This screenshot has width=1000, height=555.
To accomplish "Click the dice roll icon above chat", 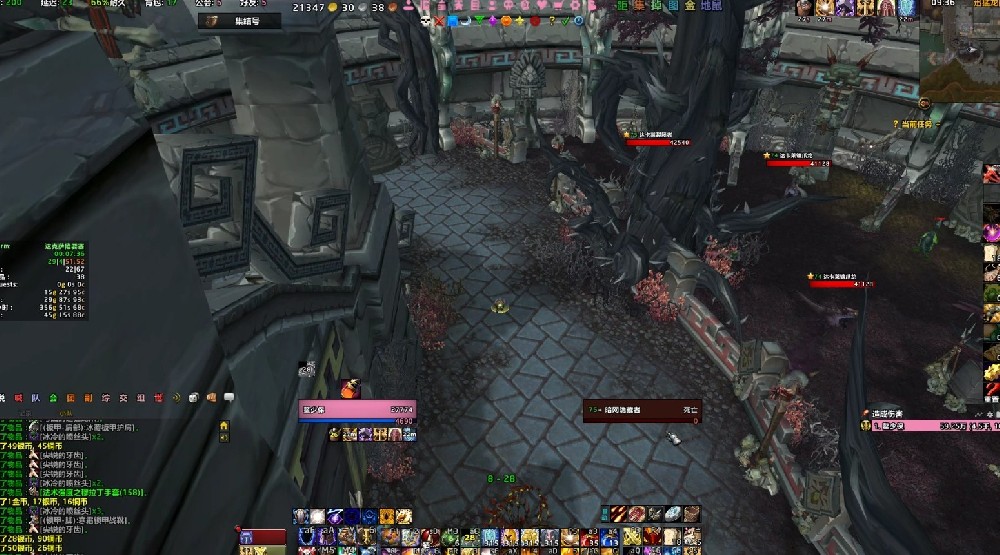I will click(x=194, y=397).
